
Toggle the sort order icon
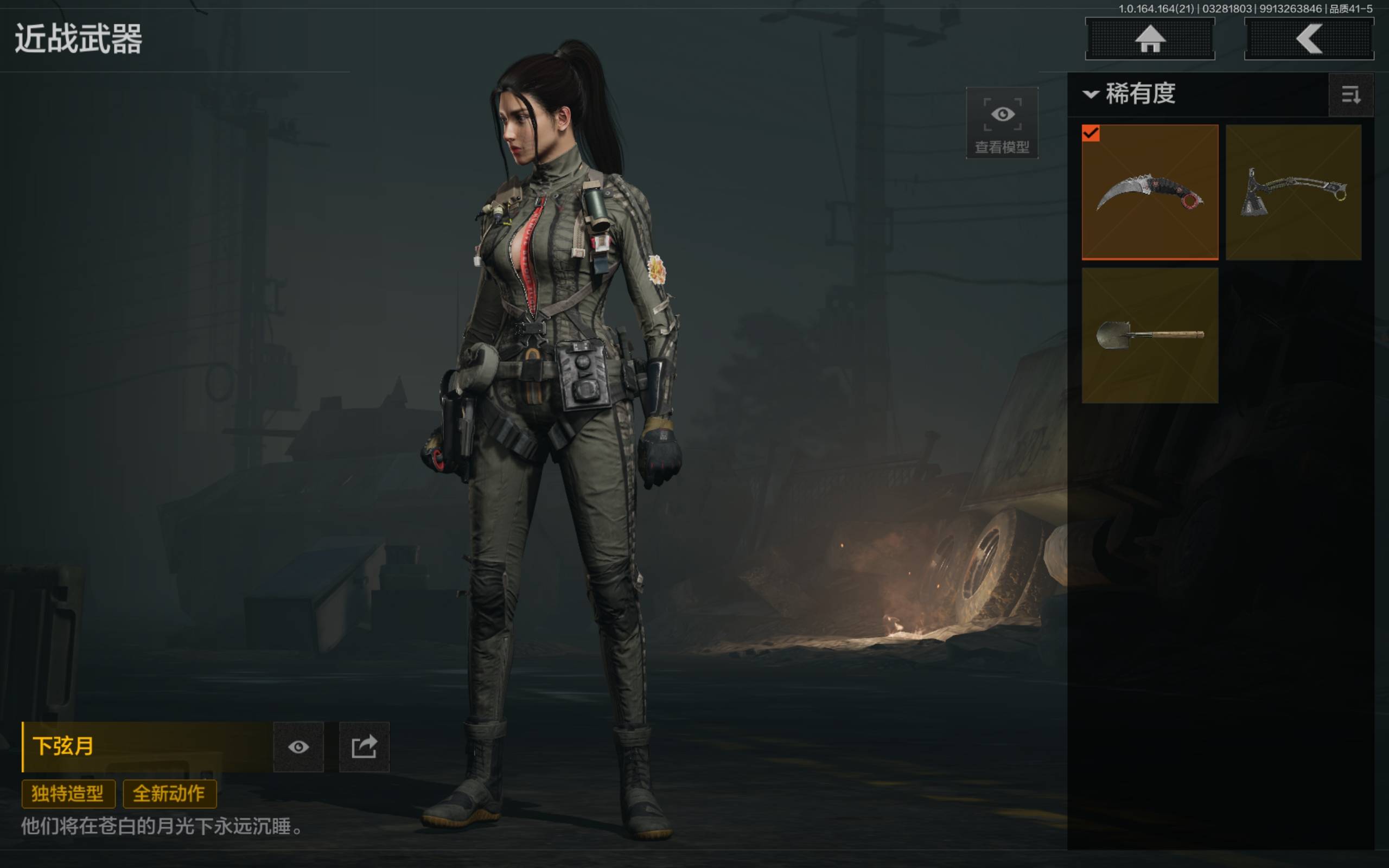[x=1350, y=95]
